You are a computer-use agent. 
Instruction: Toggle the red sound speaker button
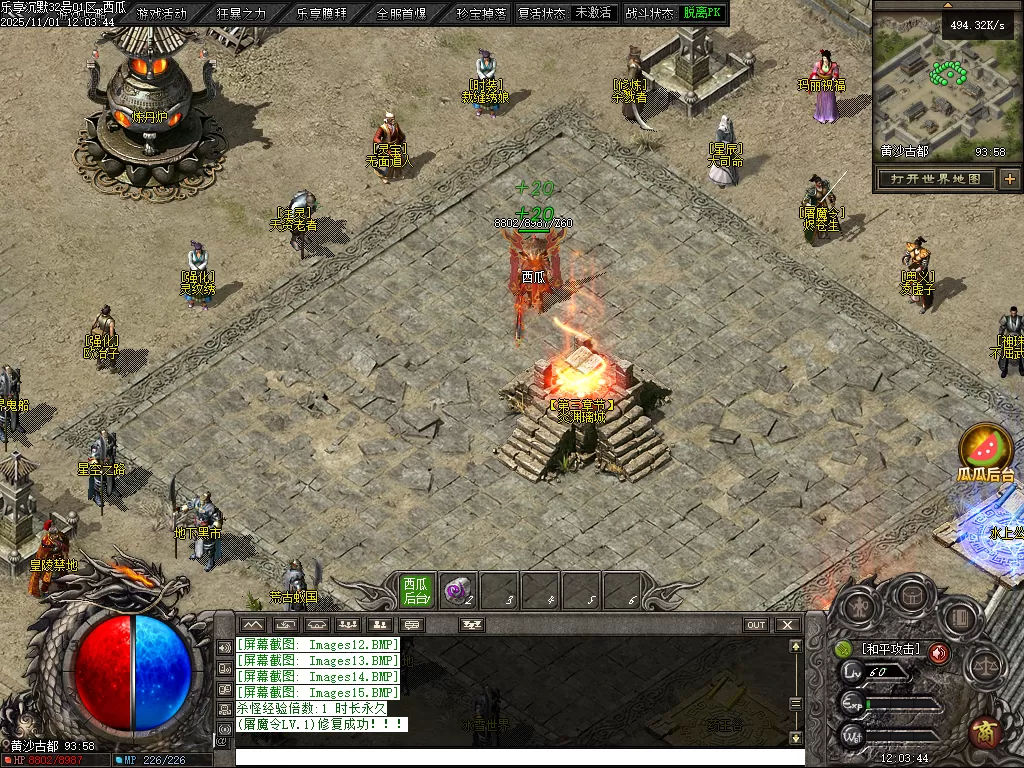click(x=938, y=653)
